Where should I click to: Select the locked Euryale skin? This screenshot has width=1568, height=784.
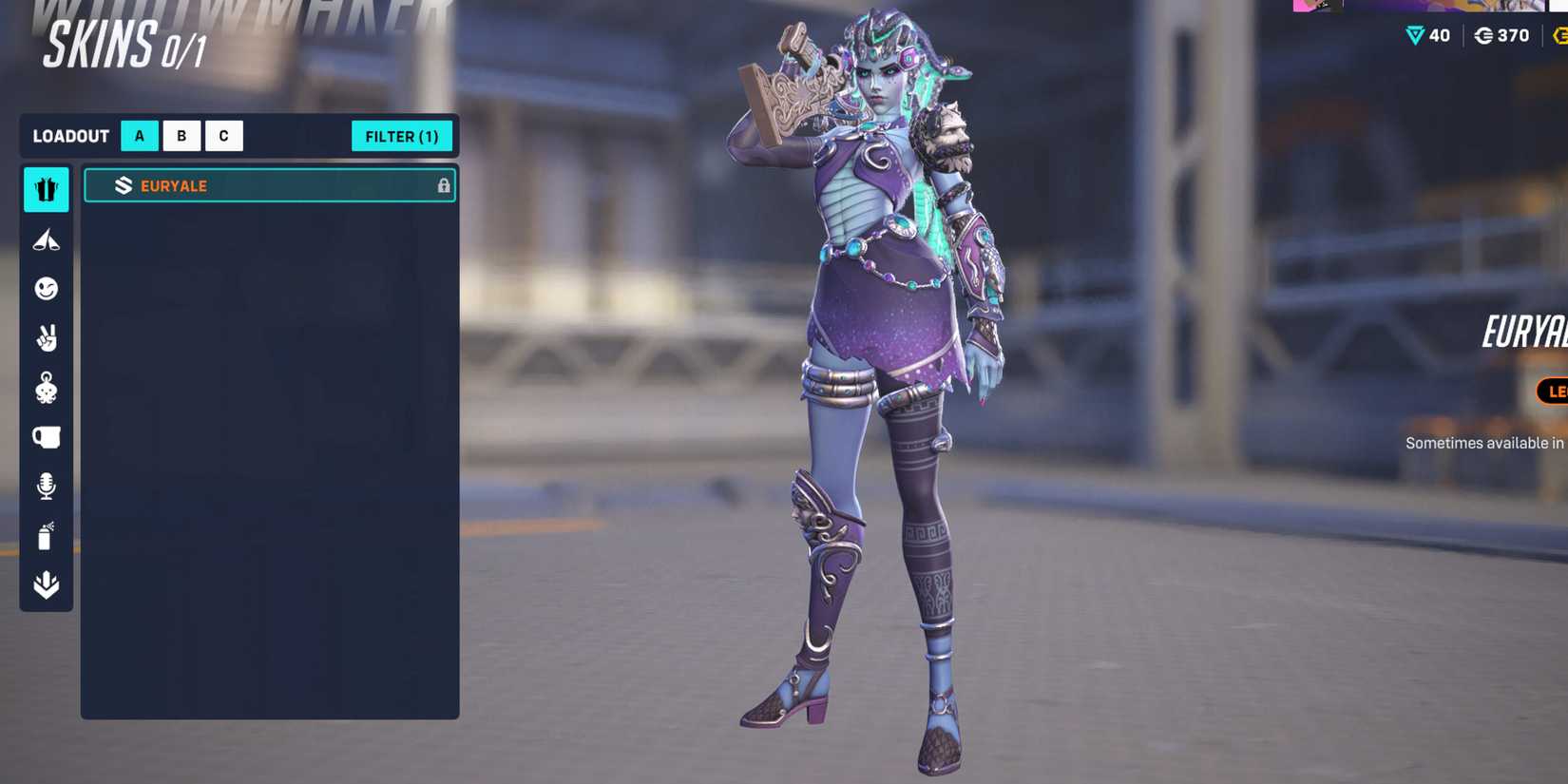(x=270, y=185)
